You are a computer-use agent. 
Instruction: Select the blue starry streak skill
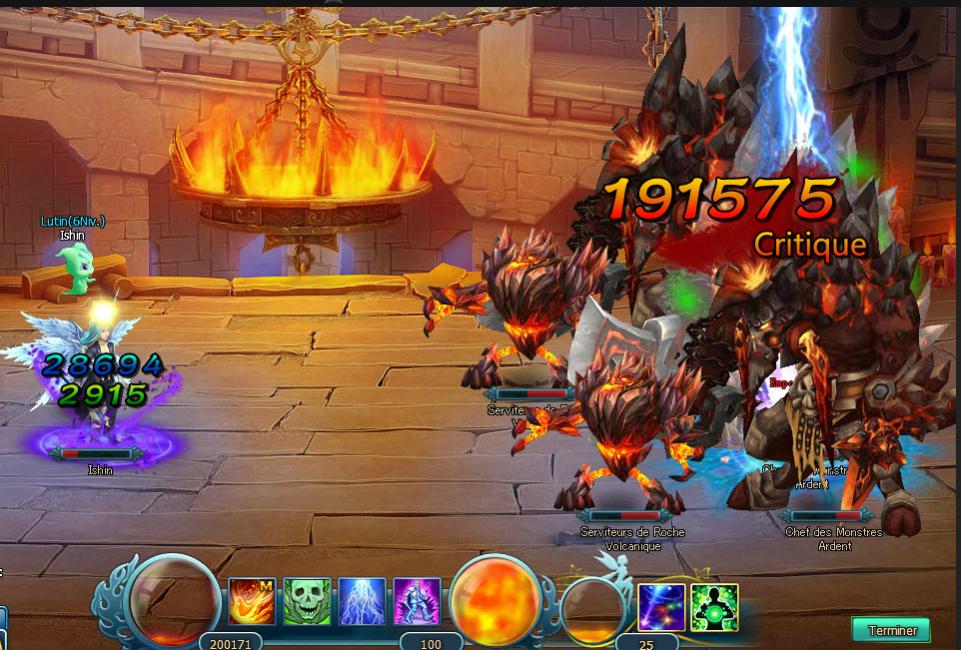[x=661, y=607]
